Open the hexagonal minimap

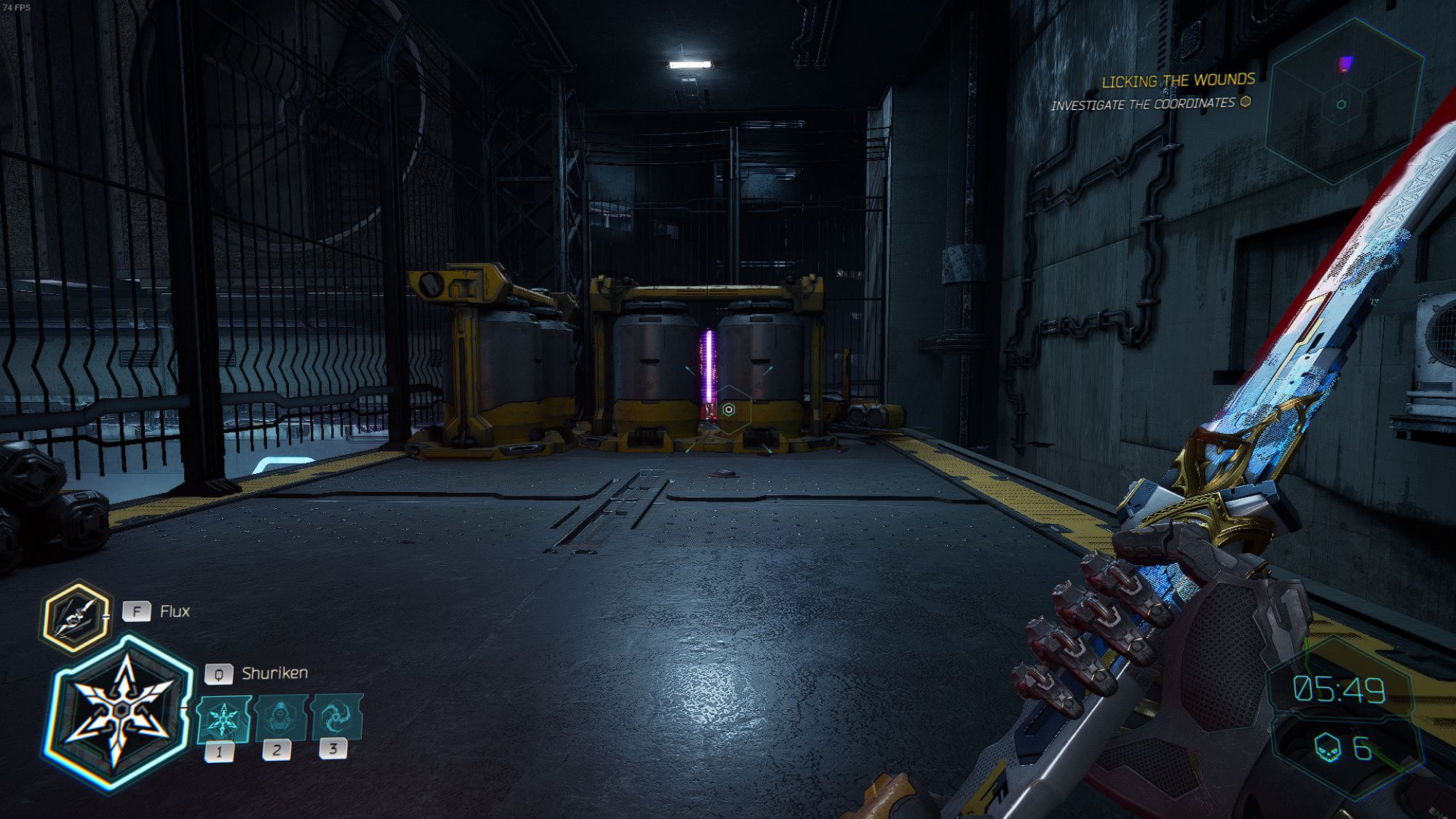(1344, 100)
